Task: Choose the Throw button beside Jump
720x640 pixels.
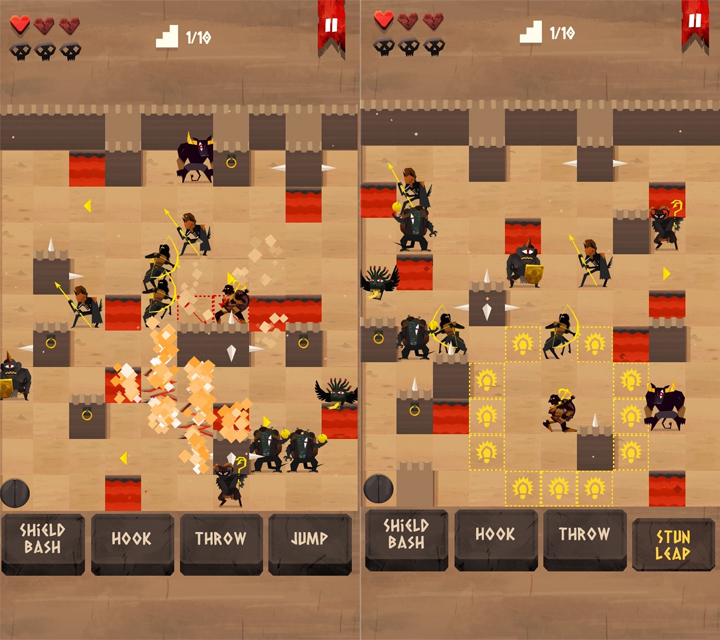Action: [x=221, y=541]
